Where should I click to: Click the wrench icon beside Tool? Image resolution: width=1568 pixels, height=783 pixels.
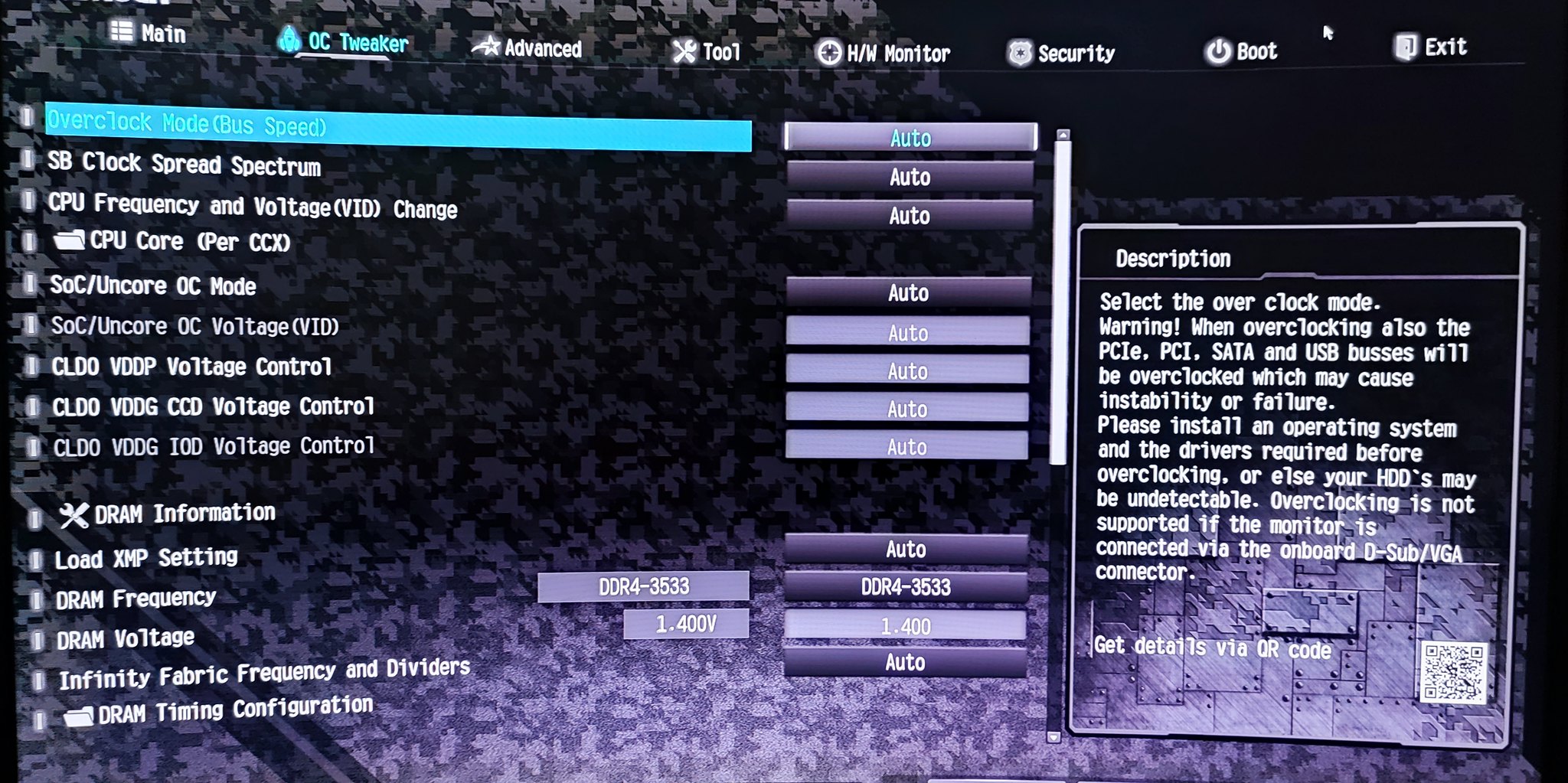[682, 51]
